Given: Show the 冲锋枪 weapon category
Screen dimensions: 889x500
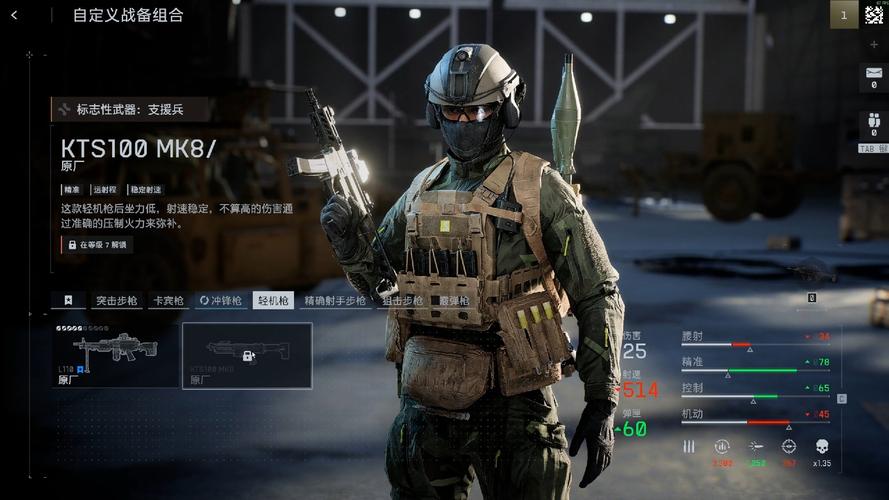Looking at the screenshot, I should pyautogui.click(x=221, y=300).
